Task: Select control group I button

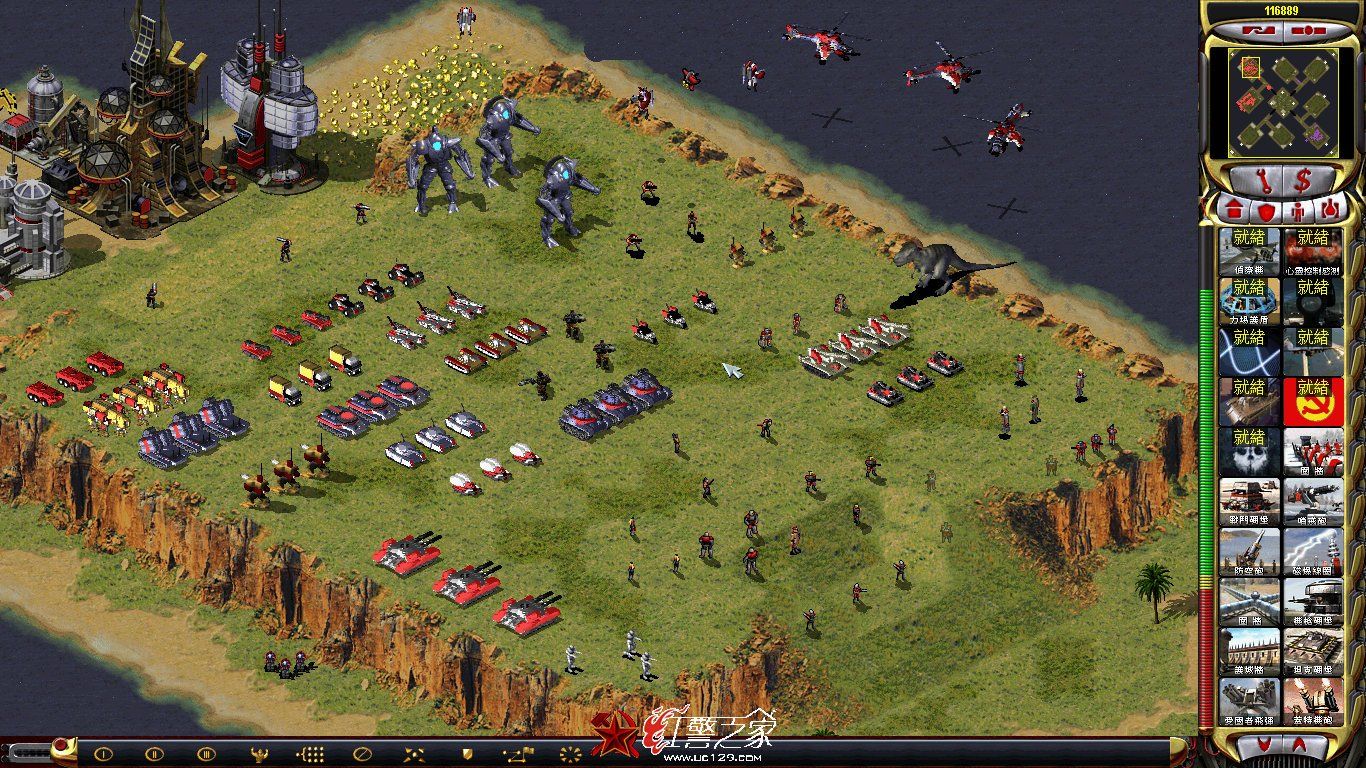Action: pyautogui.click(x=102, y=754)
